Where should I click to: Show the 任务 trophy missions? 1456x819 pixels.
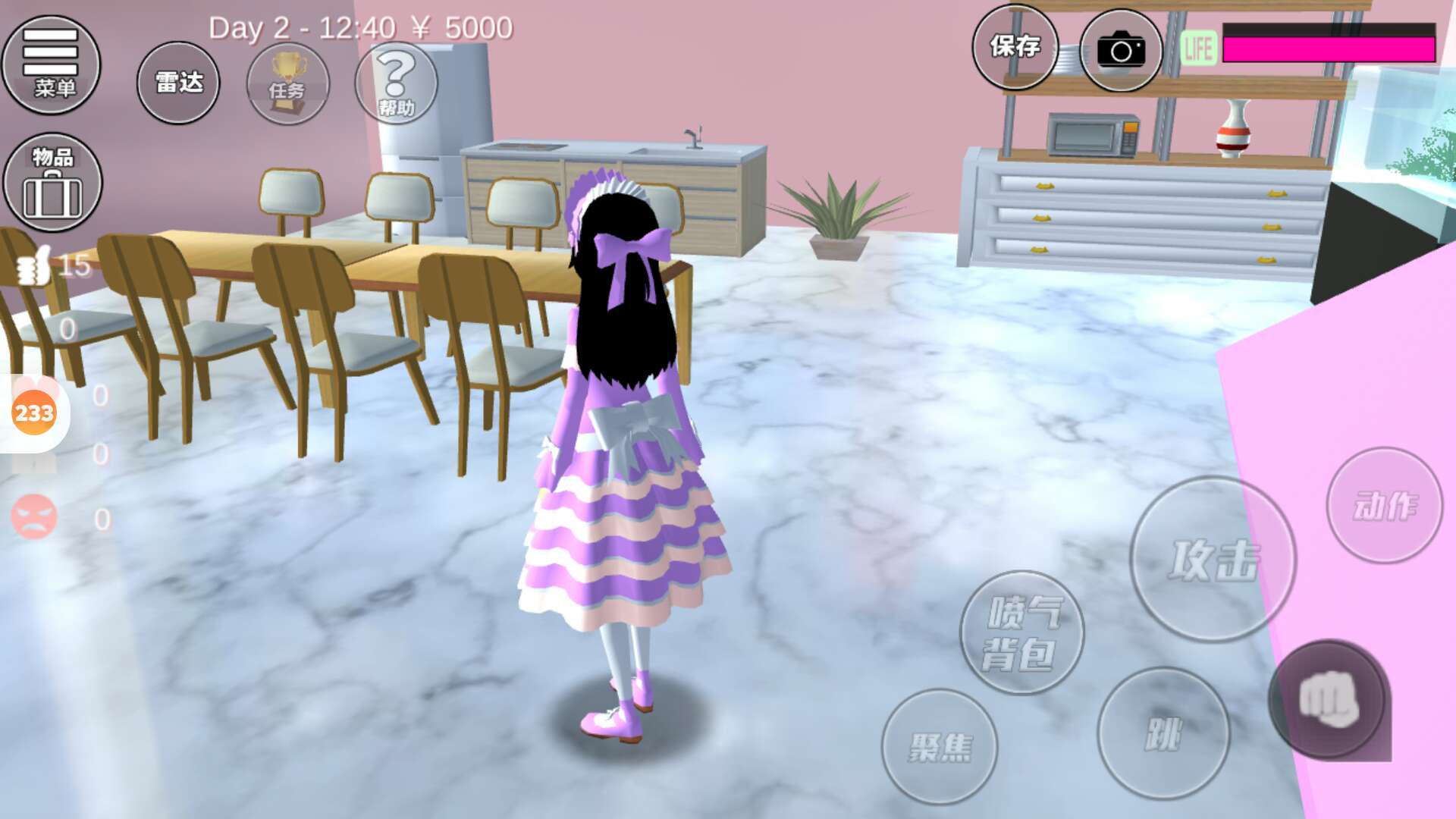[287, 83]
